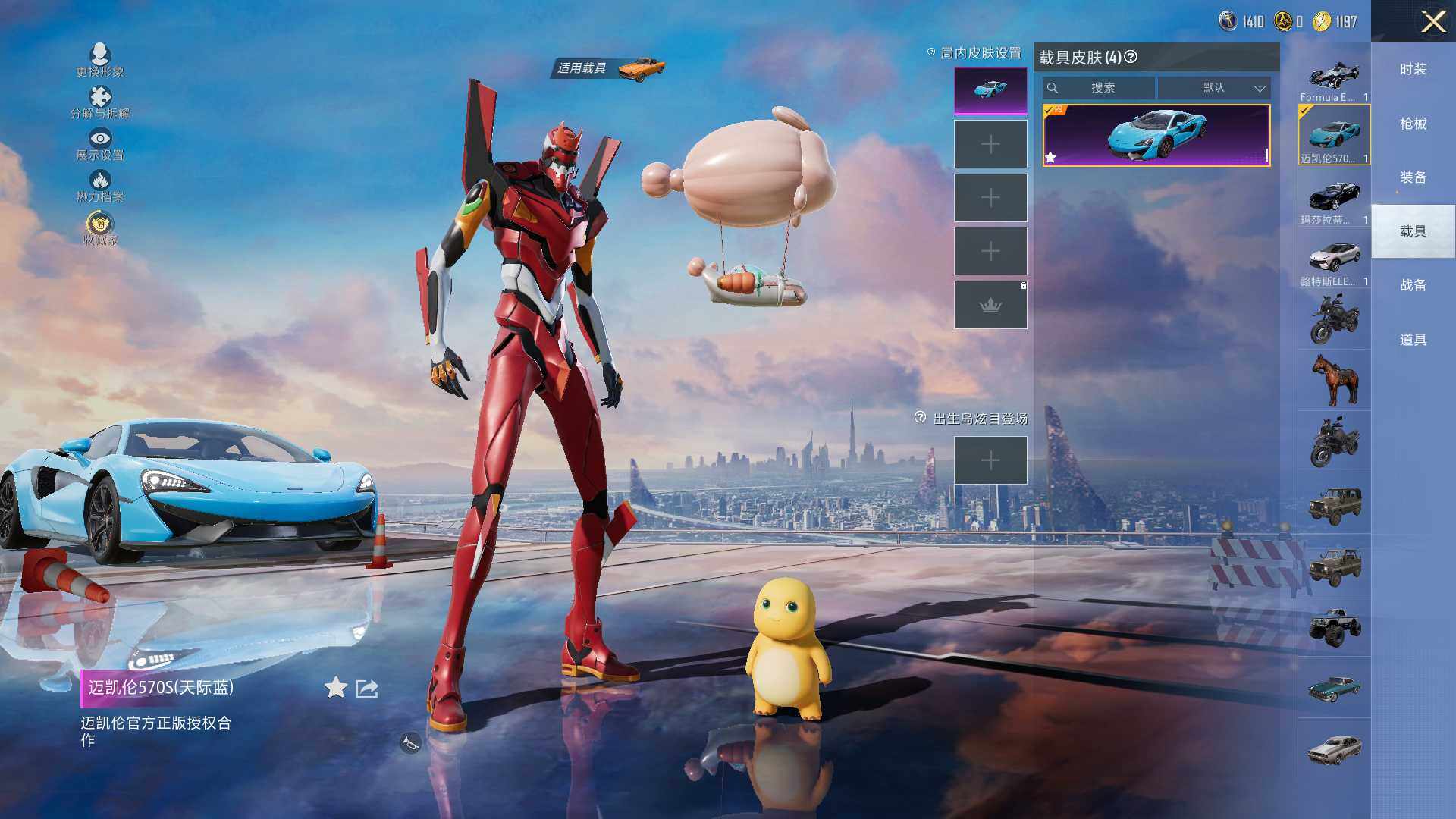Add a 出生岛炫目登场 entry slot
Screen dimensions: 1456x819
990,460
